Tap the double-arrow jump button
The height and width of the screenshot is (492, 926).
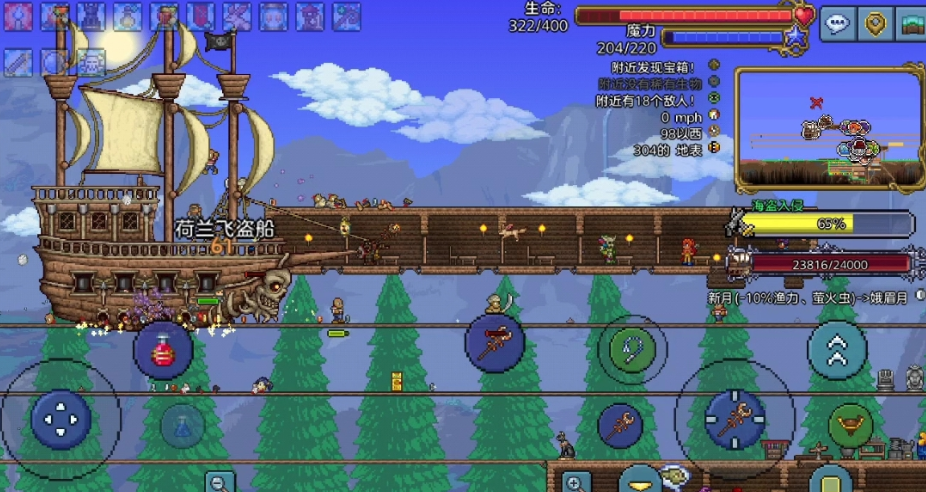point(837,350)
